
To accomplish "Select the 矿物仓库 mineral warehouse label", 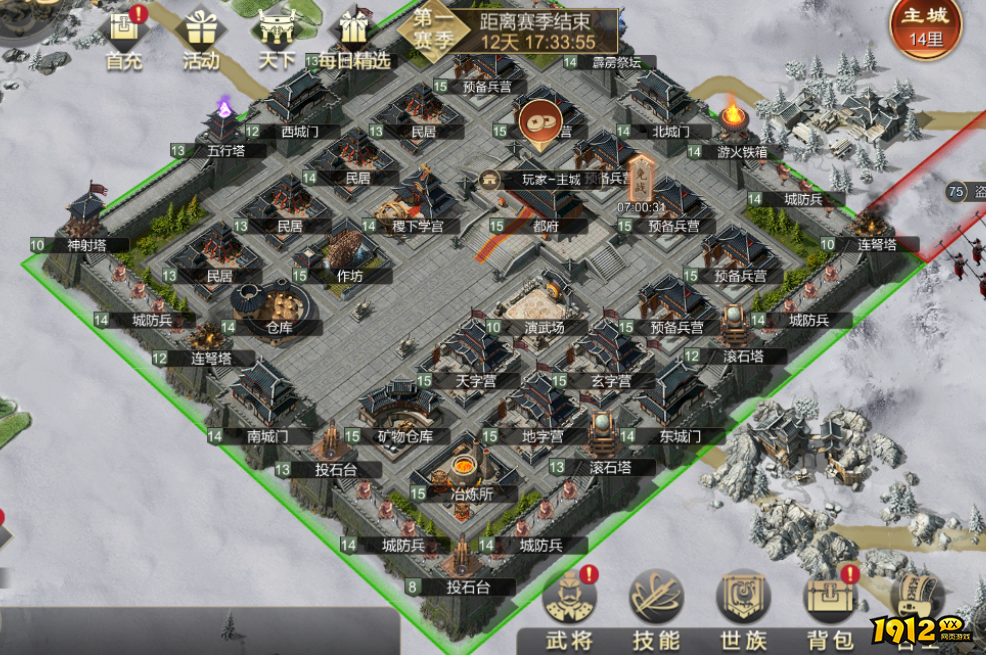I will click(404, 436).
